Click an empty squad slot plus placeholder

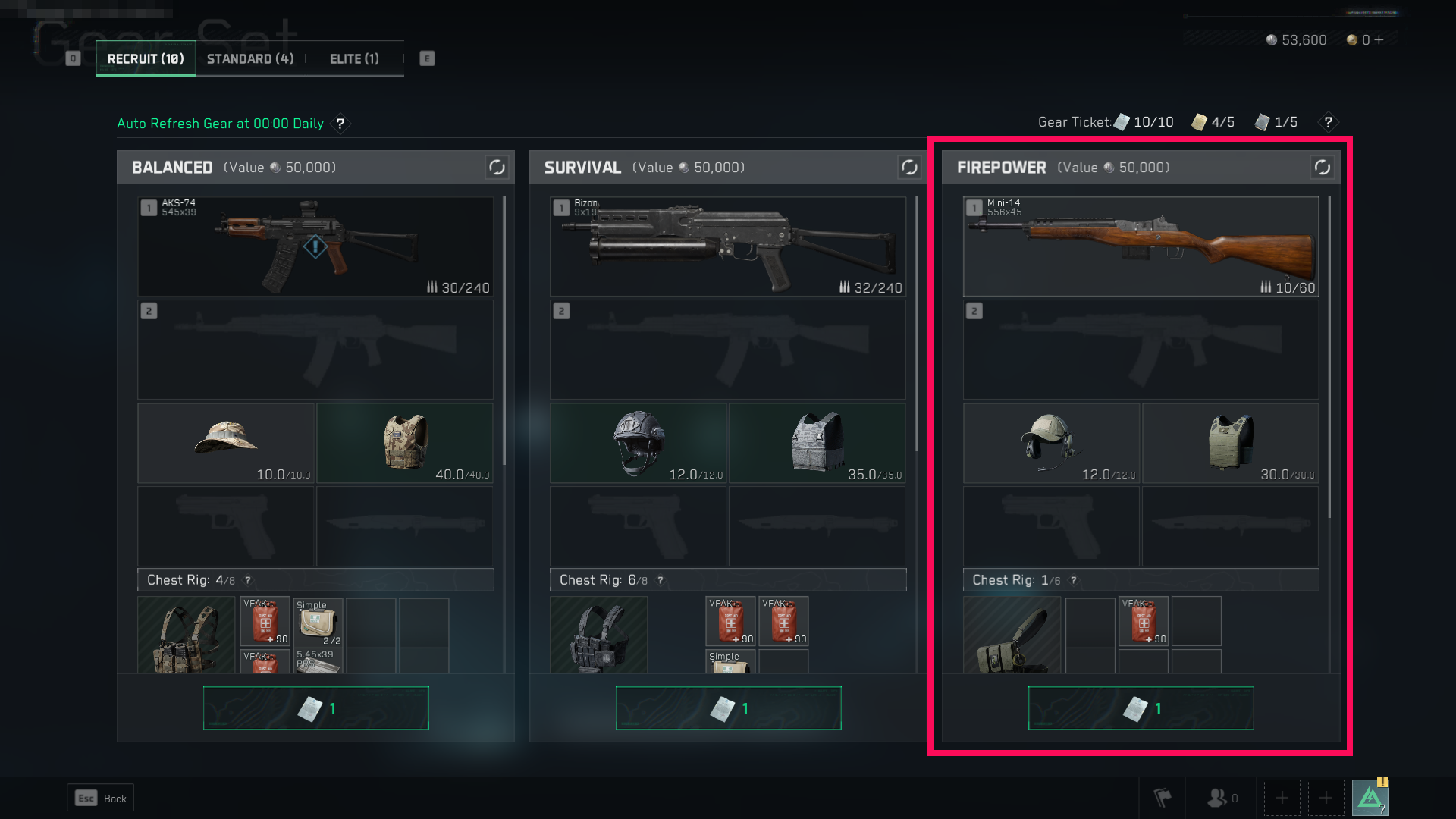click(x=1282, y=798)
